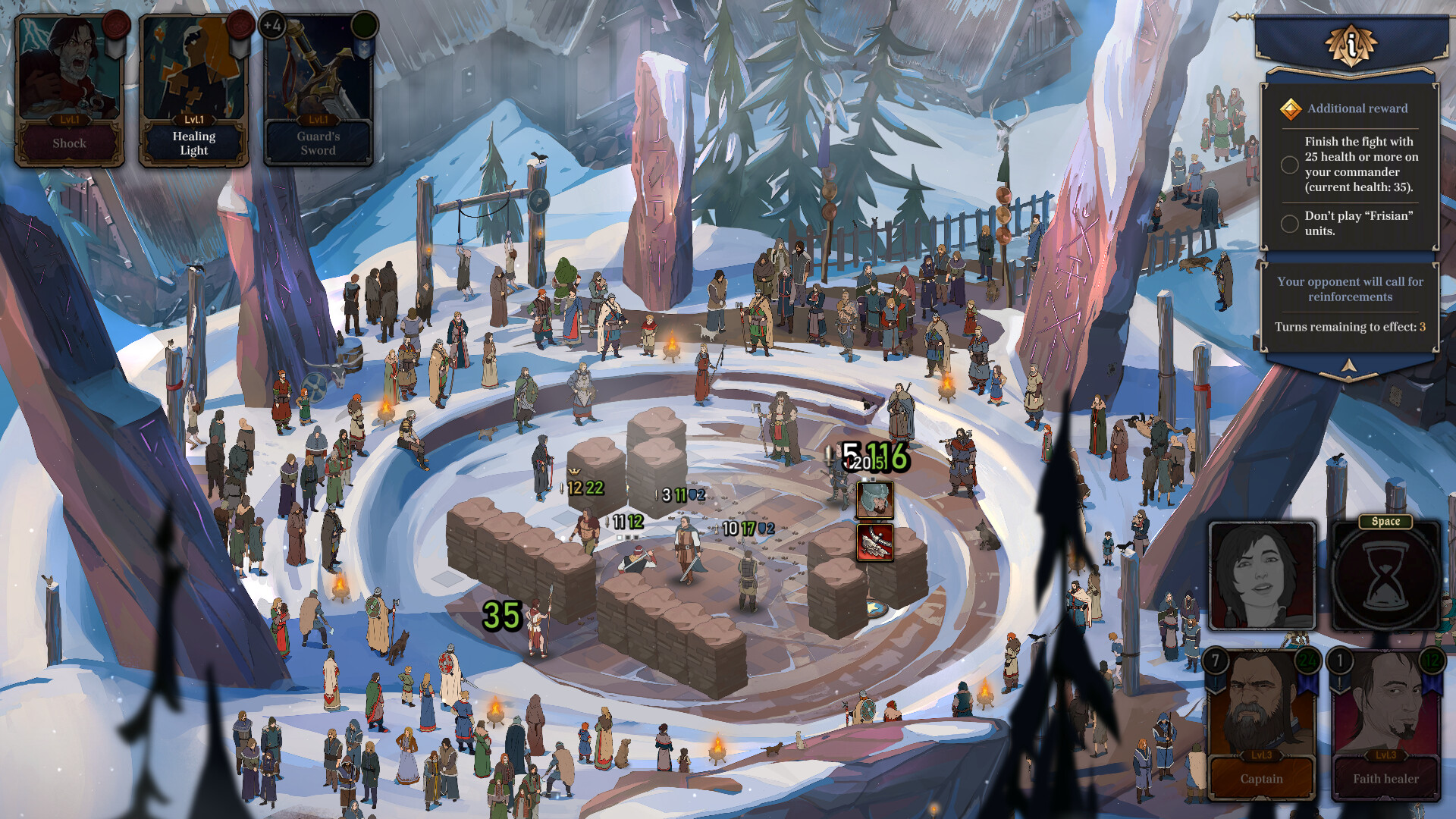Click the green health orb on the Captain card

[x=1307, y=661]
